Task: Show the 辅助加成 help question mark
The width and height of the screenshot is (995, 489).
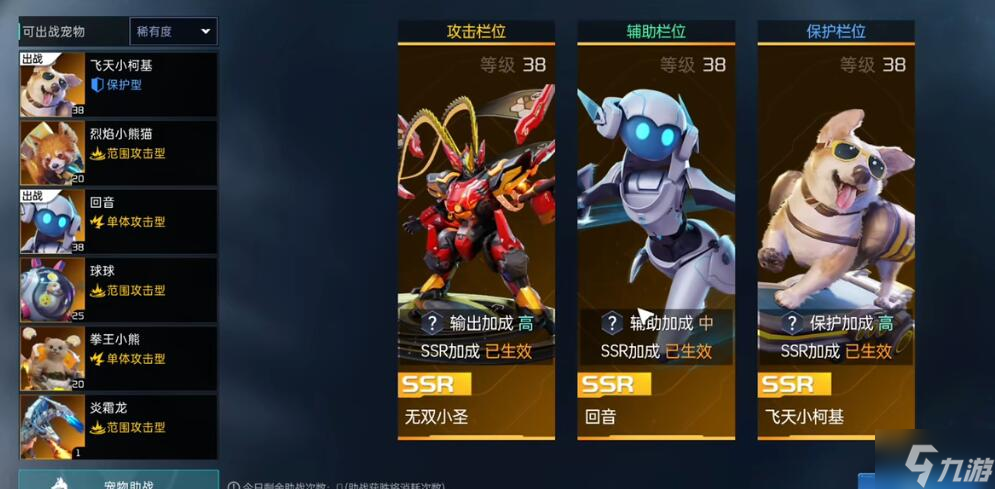Action: (x=612, y=323)
